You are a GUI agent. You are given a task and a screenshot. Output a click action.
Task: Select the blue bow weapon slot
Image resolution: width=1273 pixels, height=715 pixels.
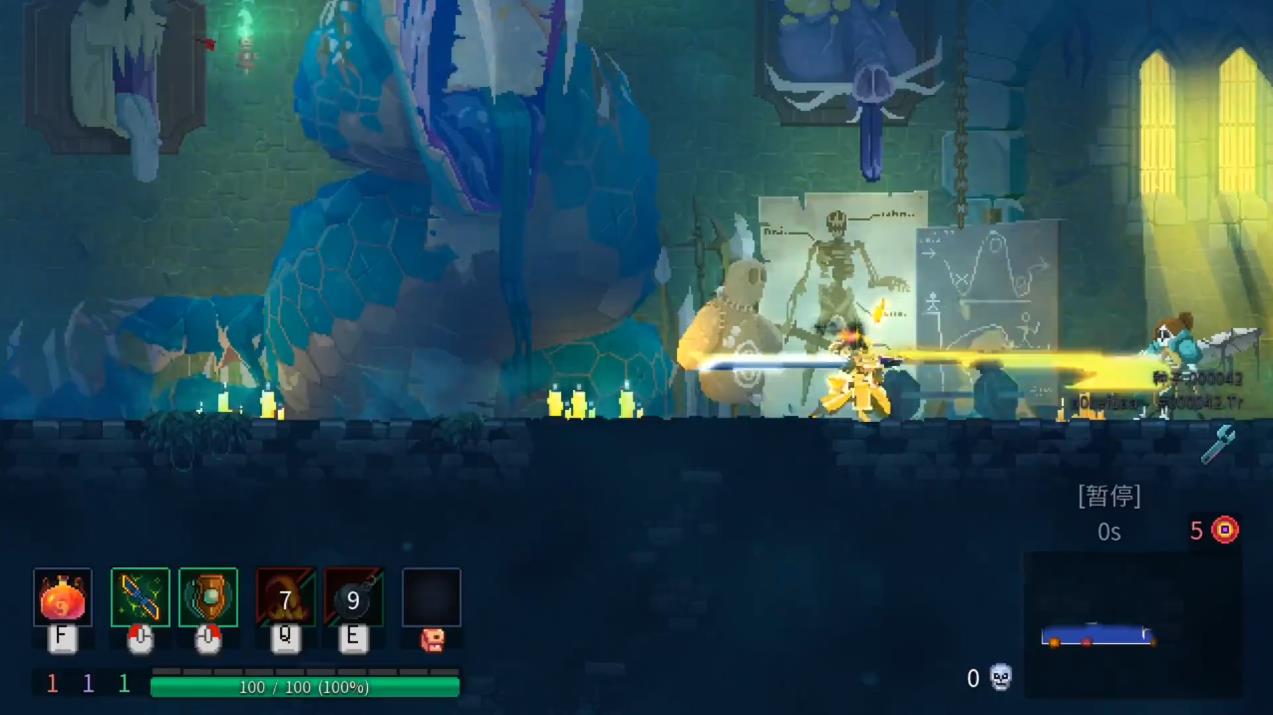[140, 598]
